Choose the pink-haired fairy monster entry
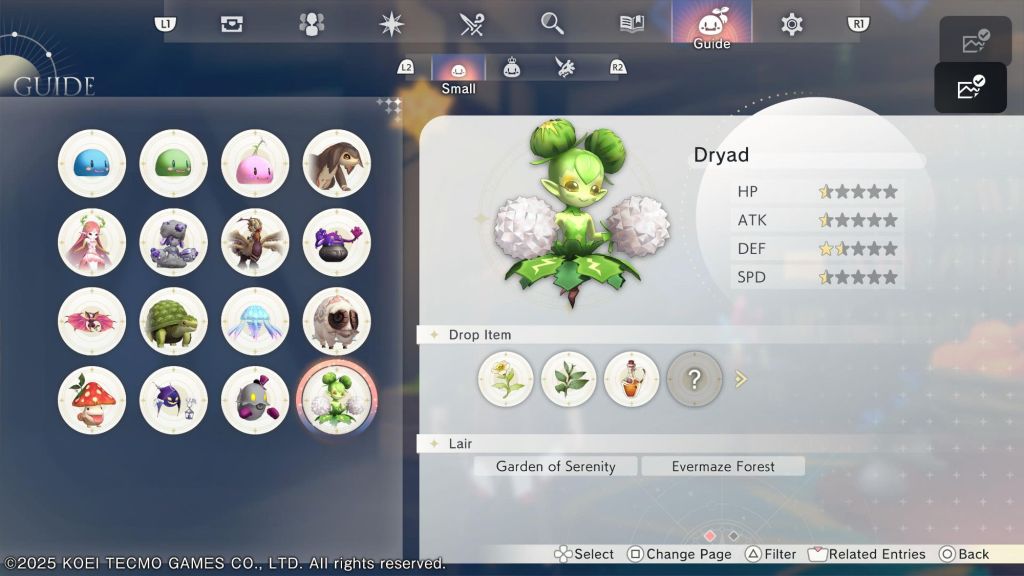 click(x=92, y=242)
